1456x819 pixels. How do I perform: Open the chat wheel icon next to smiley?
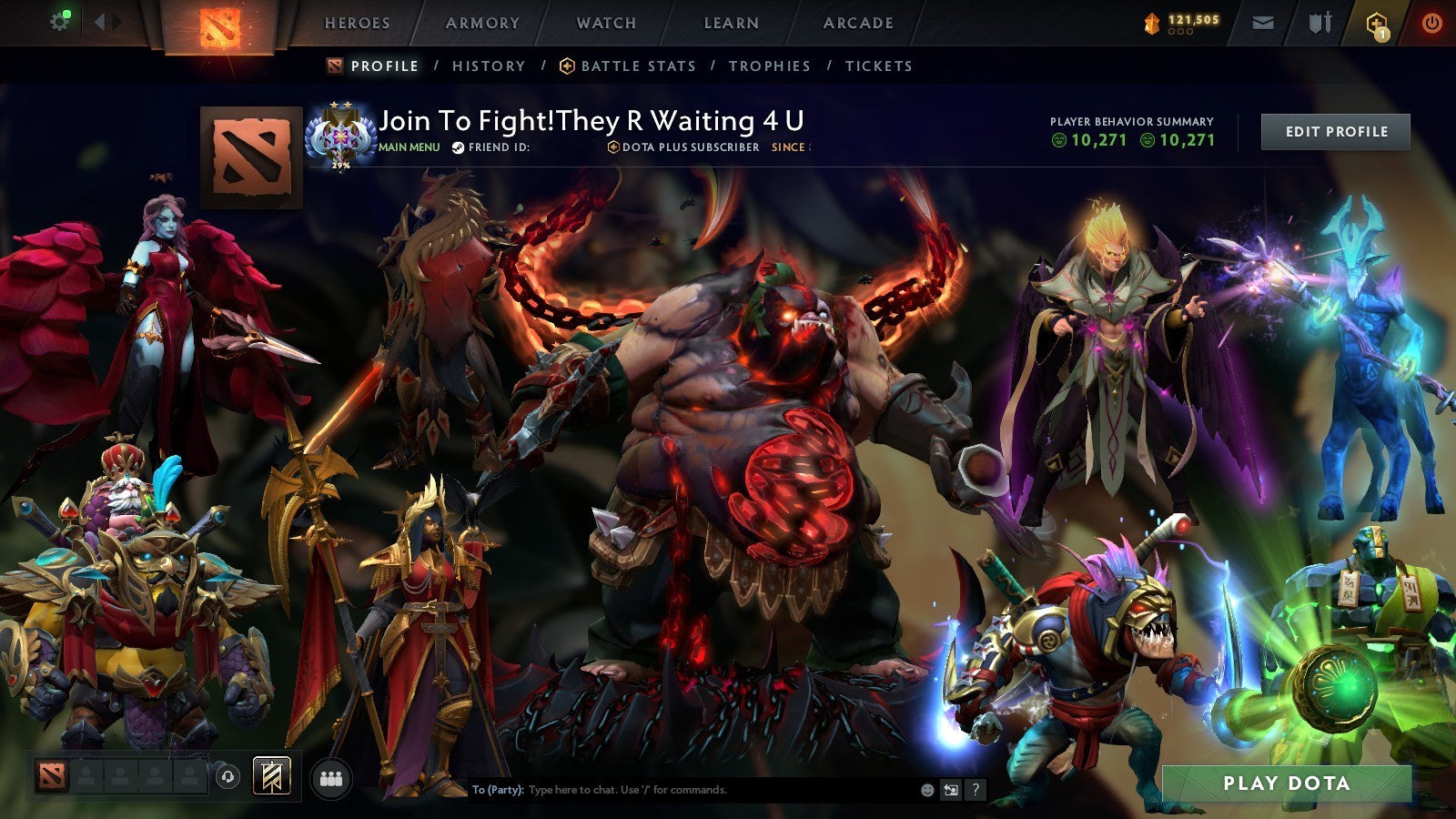pyautogui.click(x=951, y=792)
